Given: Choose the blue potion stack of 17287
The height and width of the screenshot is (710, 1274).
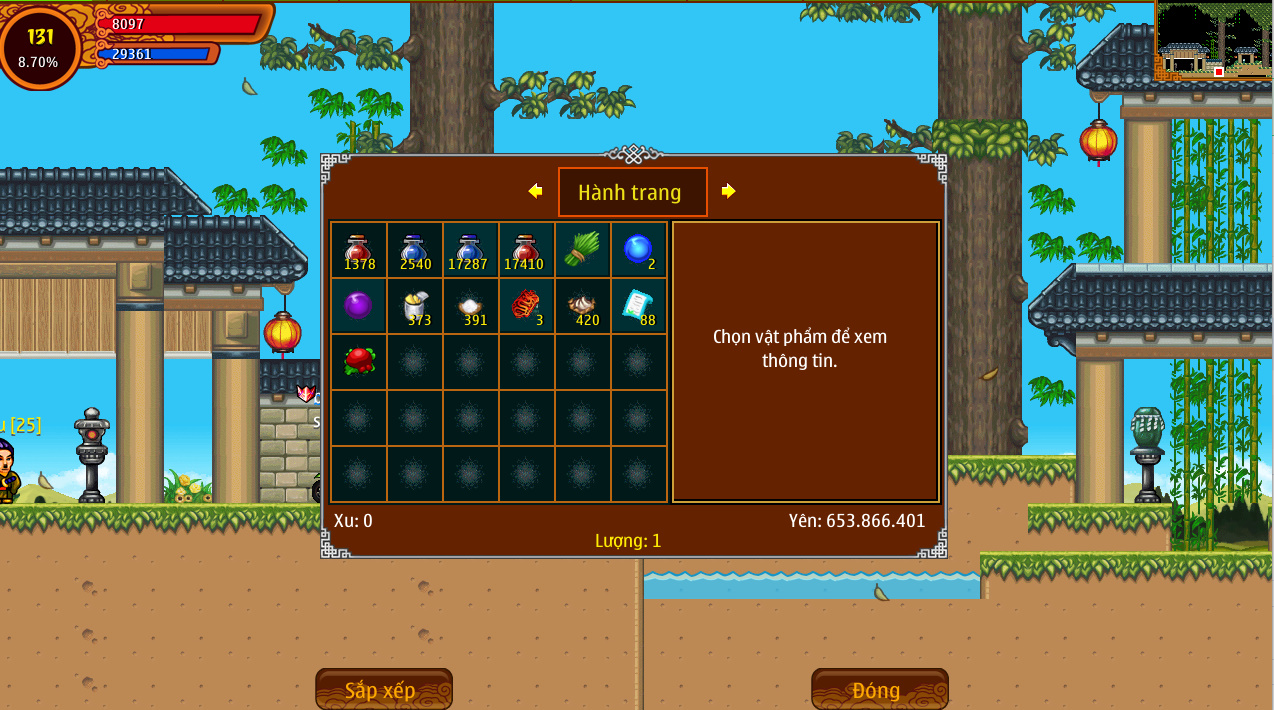Looking at the screenshot, I should (x=471, y=250).
